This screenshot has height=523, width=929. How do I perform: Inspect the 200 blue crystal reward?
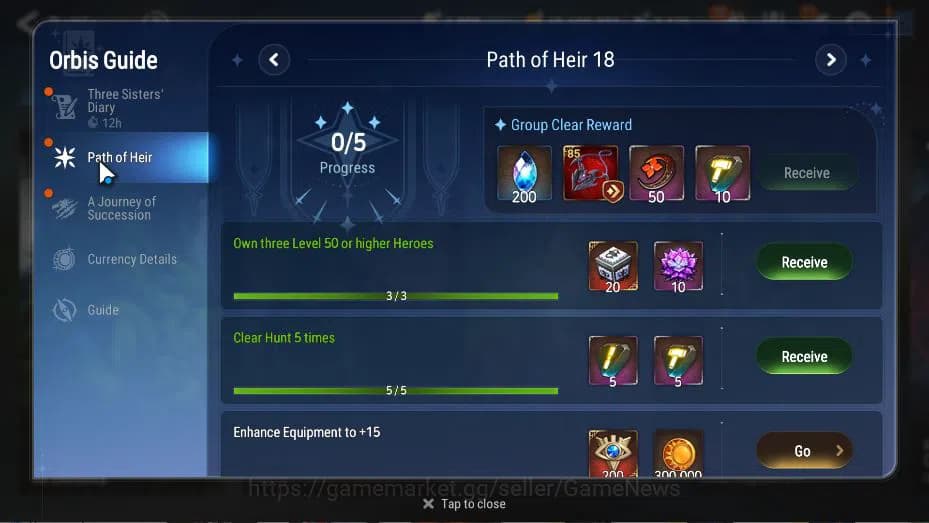coord(524,174)
